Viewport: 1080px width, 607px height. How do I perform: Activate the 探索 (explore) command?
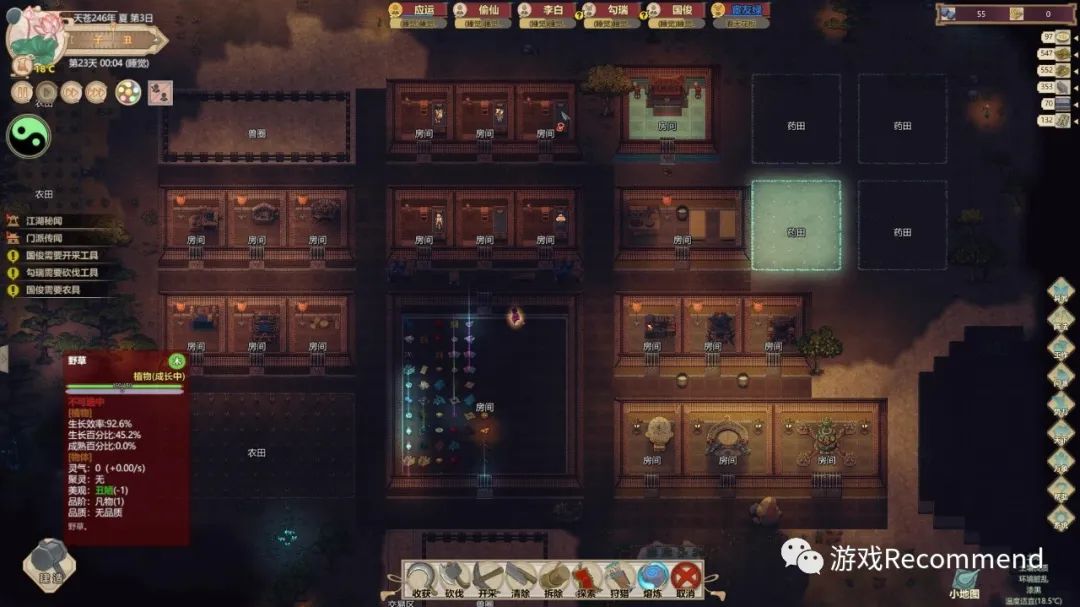(586, 579)
